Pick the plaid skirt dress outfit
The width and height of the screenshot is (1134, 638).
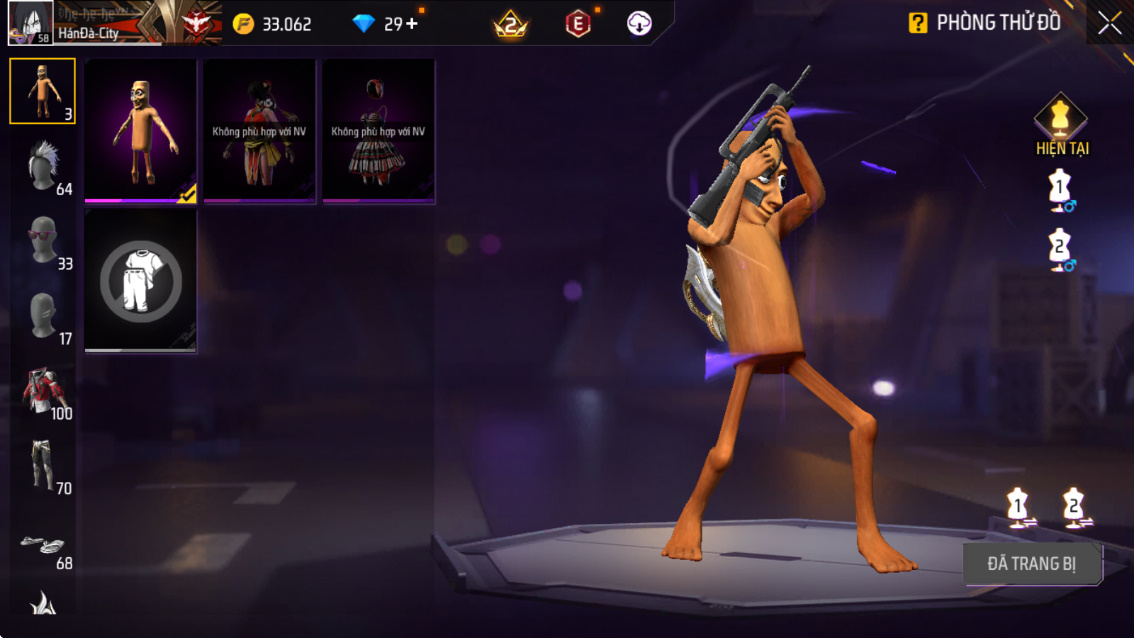pos(378,130)
